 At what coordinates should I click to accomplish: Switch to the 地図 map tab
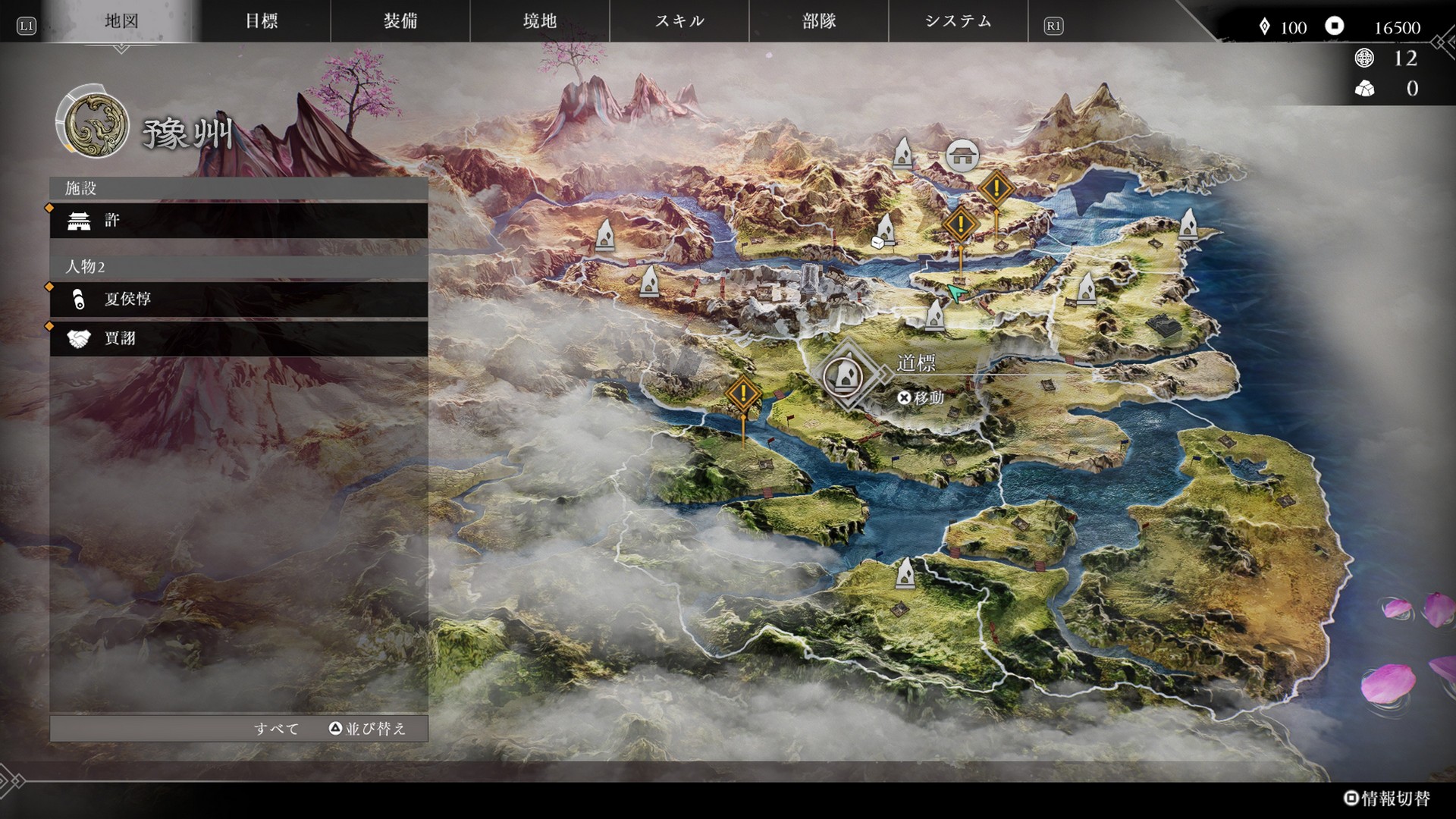tap(121, 21)
